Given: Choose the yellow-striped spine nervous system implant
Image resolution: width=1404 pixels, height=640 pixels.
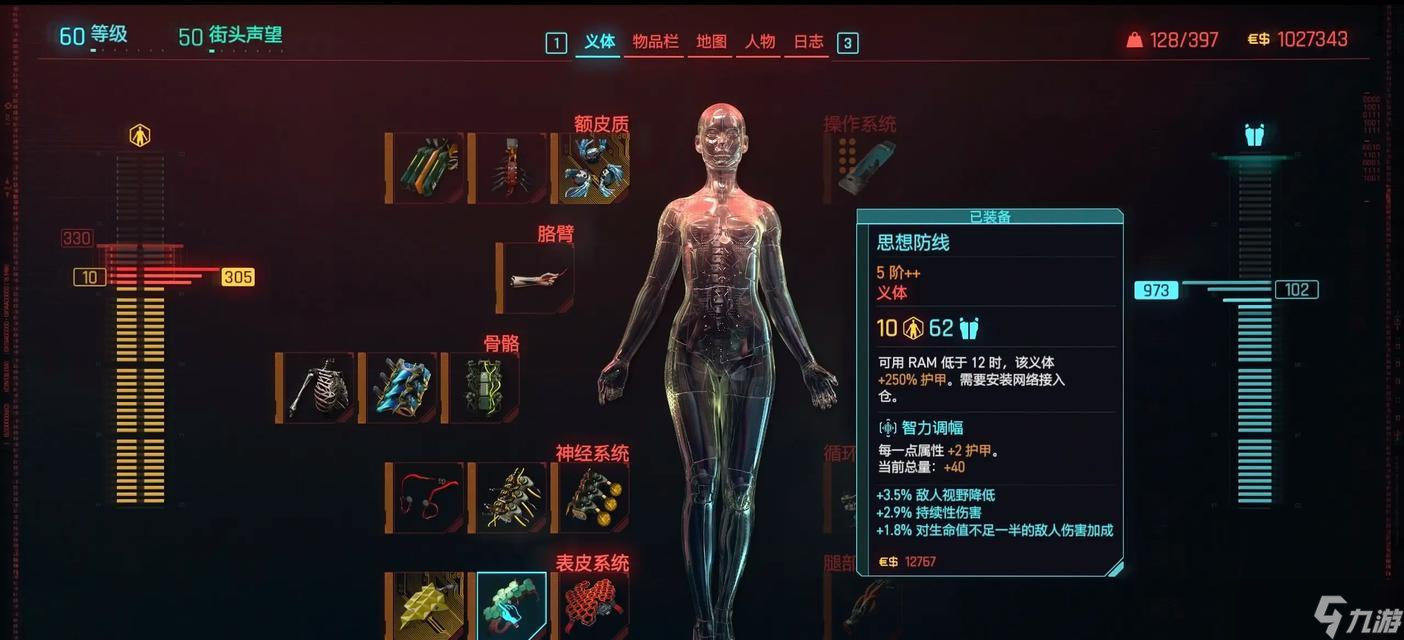Looking at the screenshot, I should click(511, 497).
